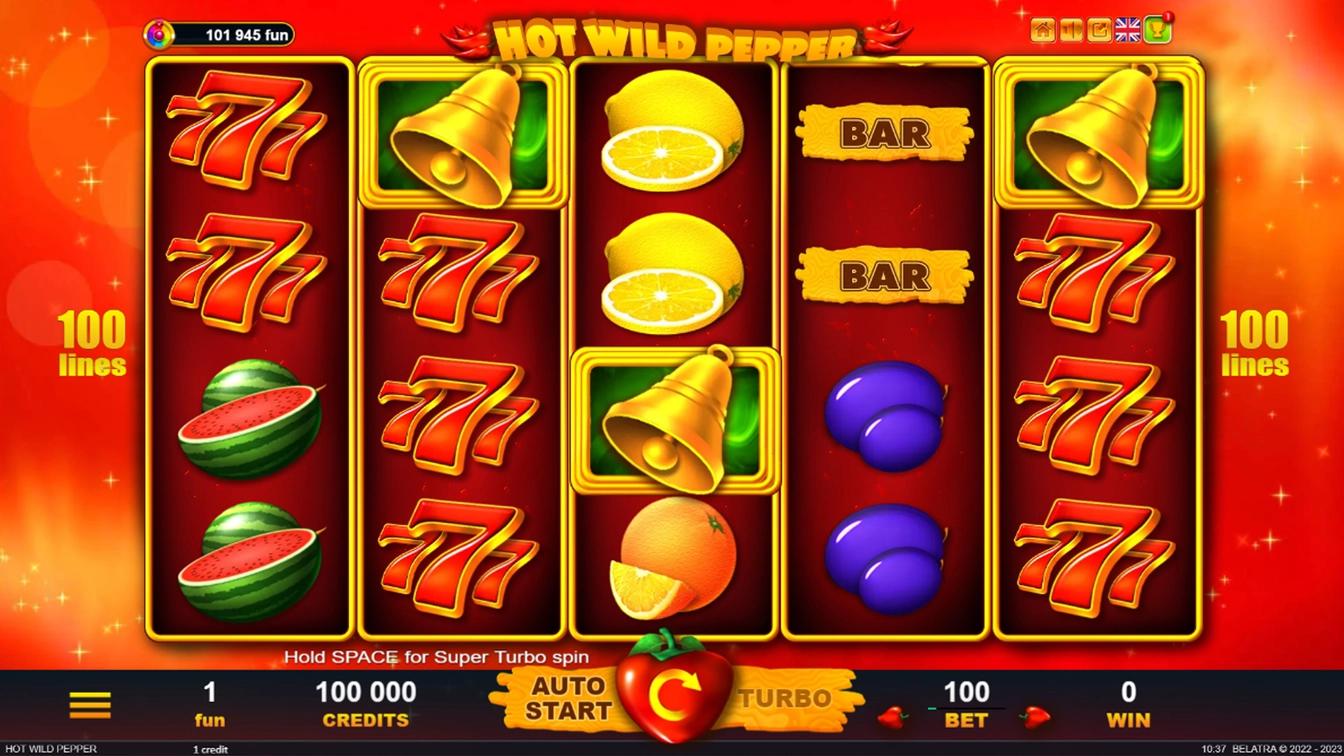Click the colorful wheel icon beside the fun balance

coord(158,34)
